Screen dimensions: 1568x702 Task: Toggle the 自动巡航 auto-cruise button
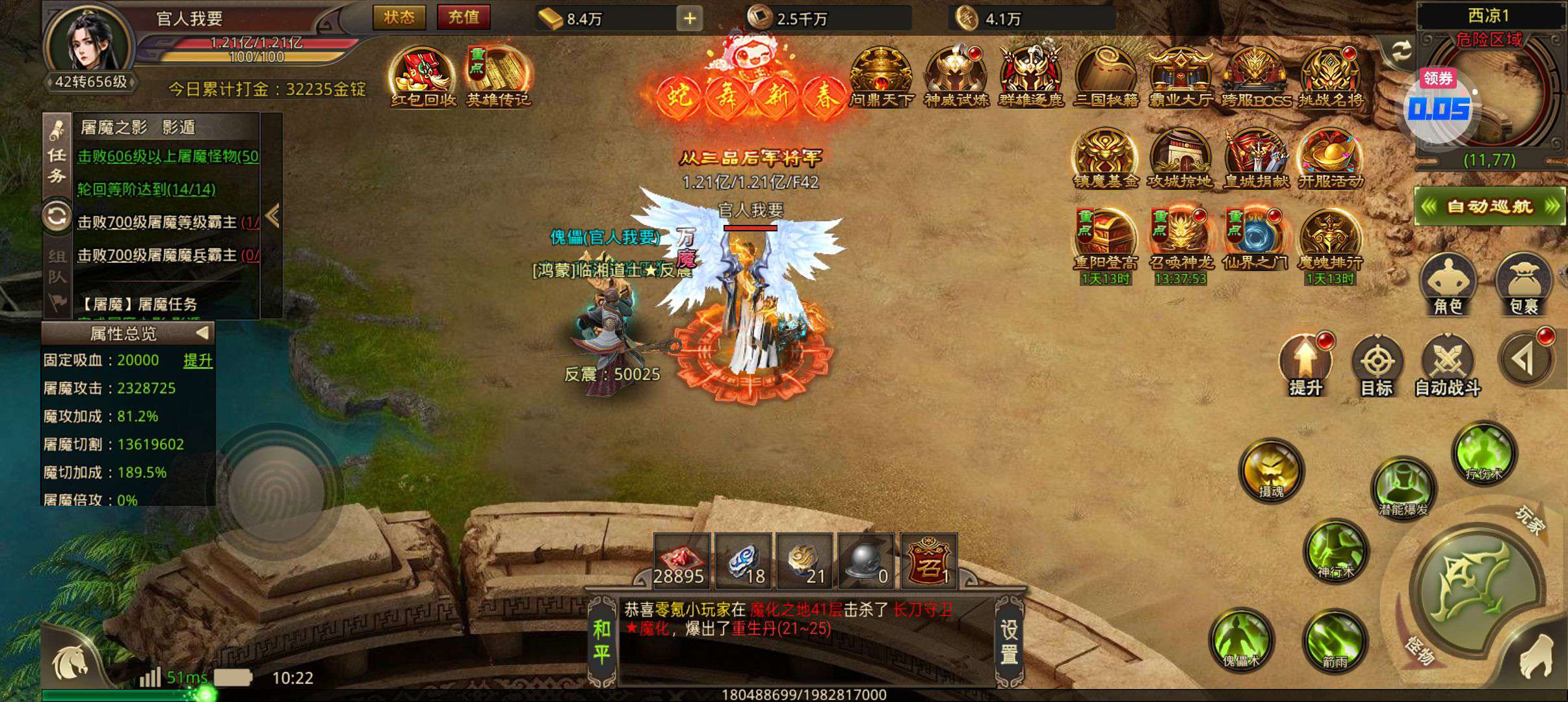(1489, 207)
